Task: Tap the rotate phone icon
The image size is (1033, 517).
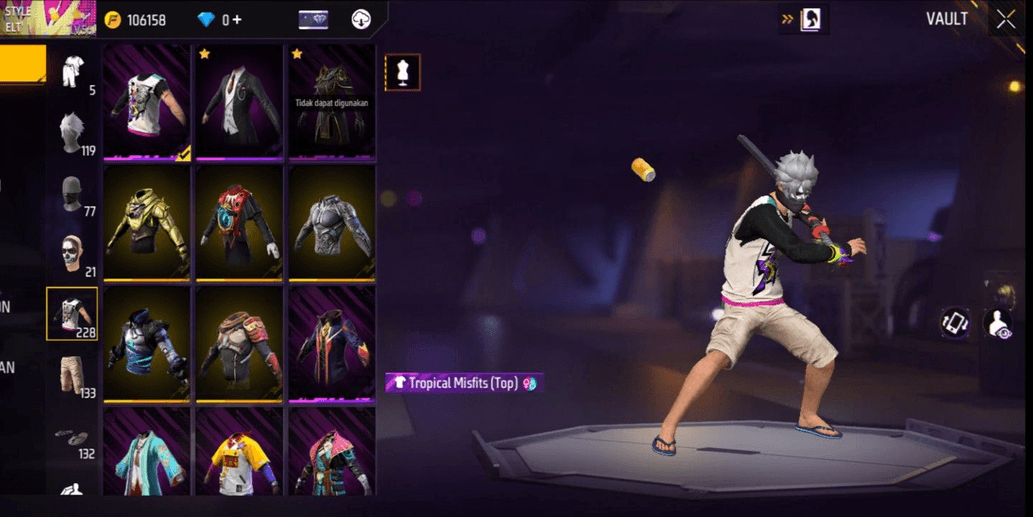Action: (x=954, y=323)
